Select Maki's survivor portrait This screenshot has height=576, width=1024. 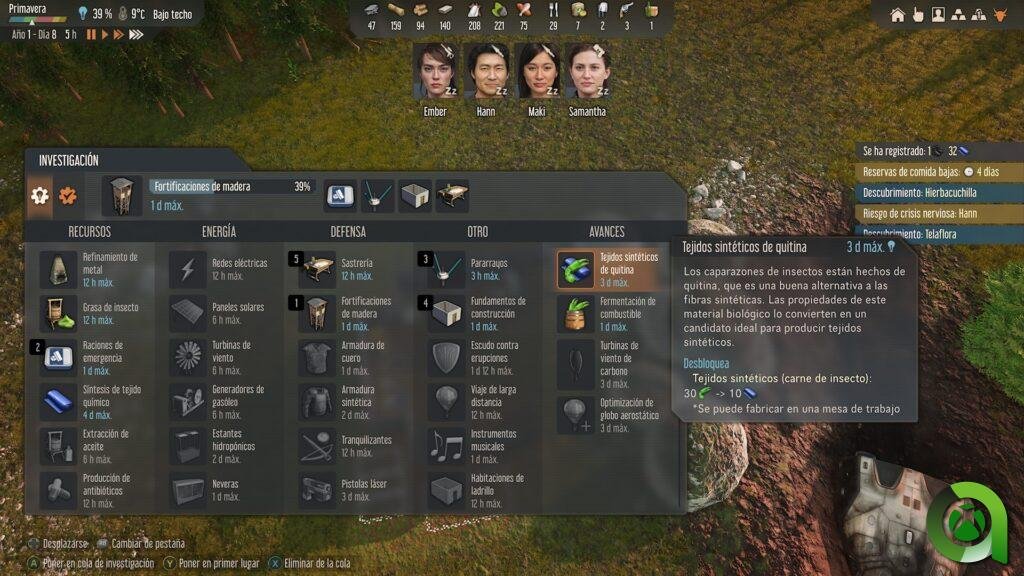[537, 71]
